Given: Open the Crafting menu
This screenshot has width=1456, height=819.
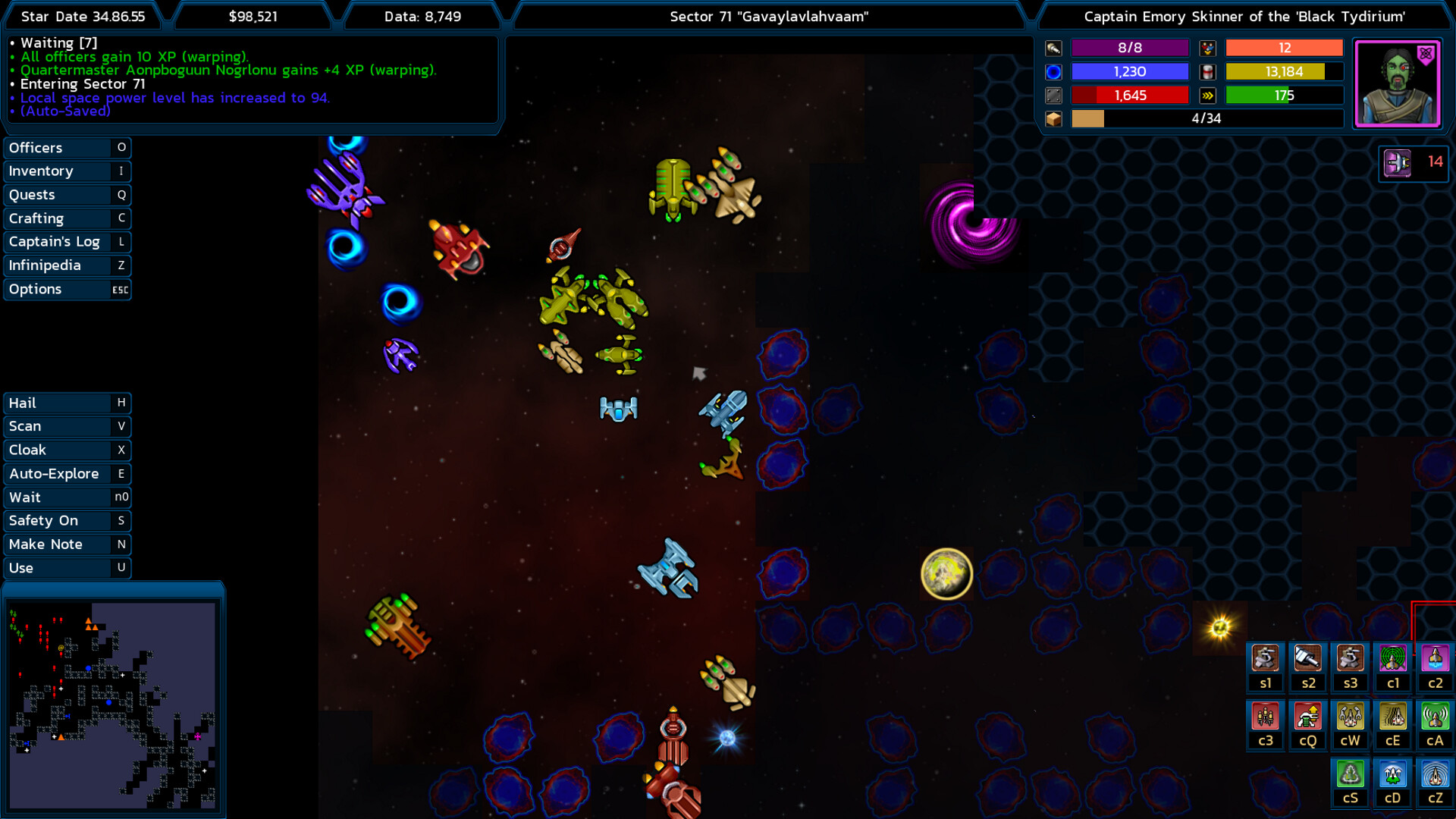Looking at the screenshot, I should tap(67, 218).
